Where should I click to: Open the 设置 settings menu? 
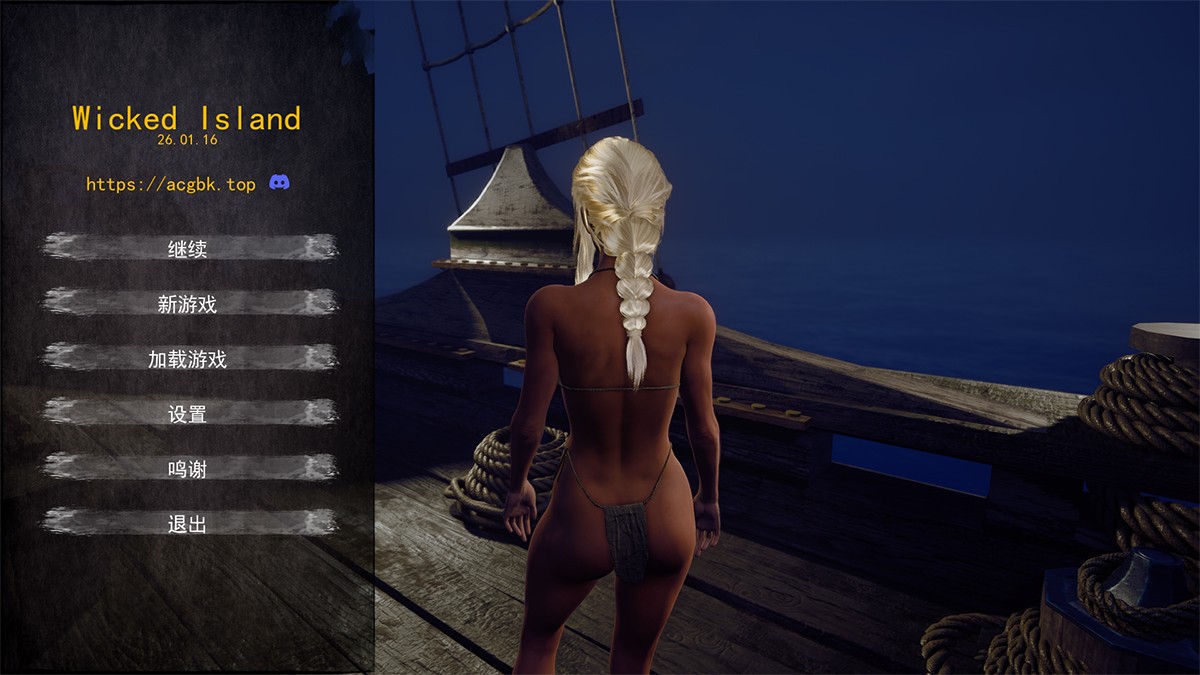[x=188, y=413]
